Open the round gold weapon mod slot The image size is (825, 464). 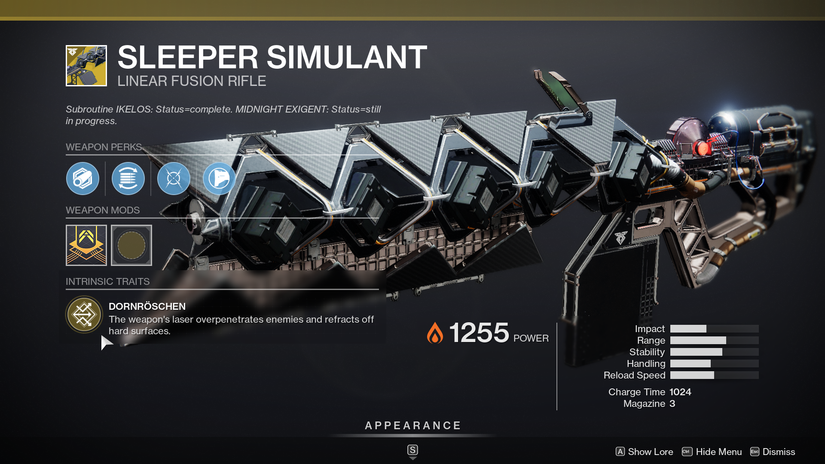point(131,243)
